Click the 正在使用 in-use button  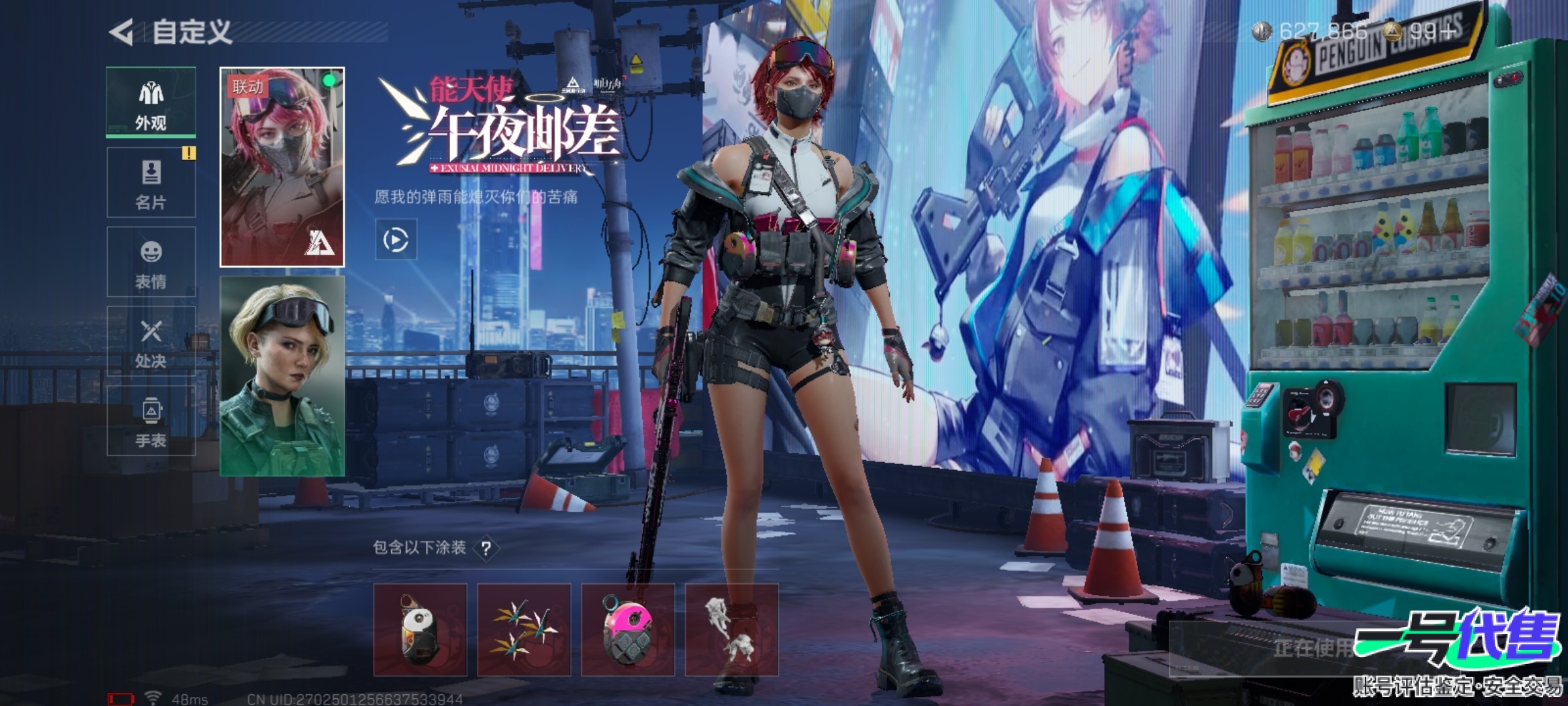tap(1313, 648)
